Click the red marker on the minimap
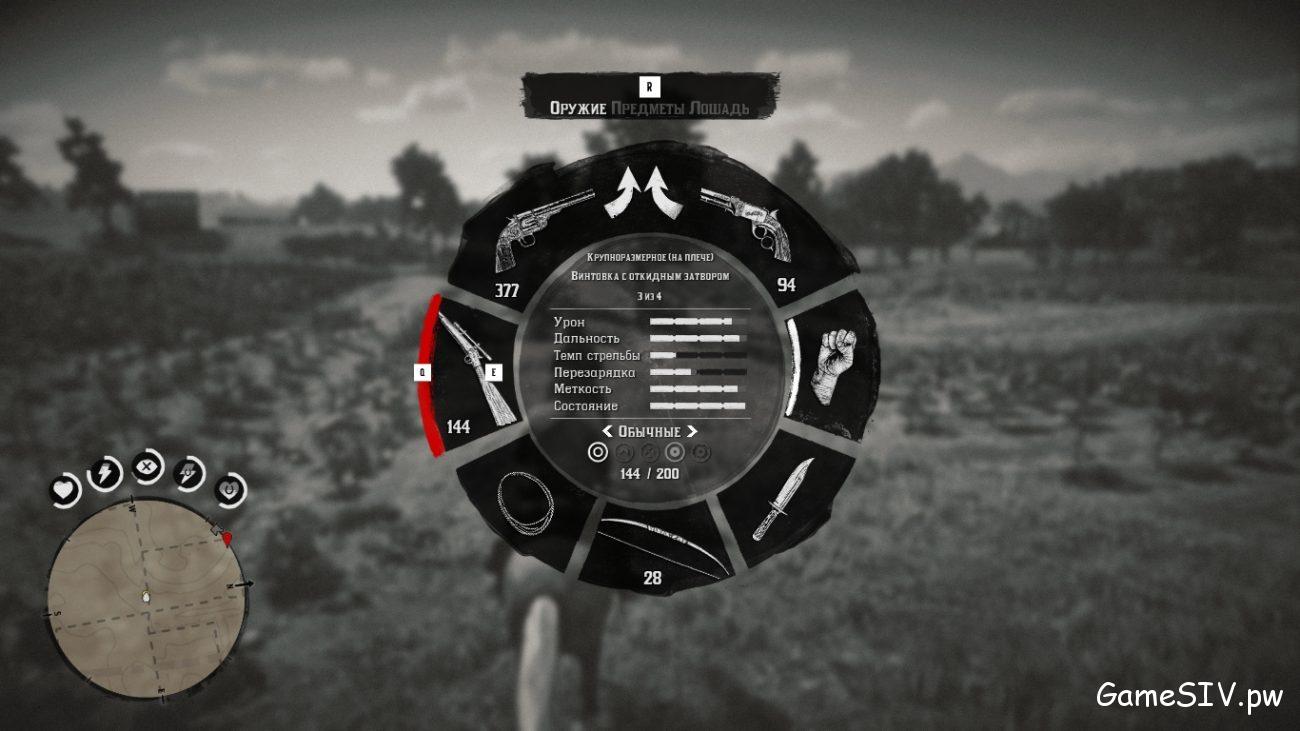The image size is (1300, 731). coord(228,539)
